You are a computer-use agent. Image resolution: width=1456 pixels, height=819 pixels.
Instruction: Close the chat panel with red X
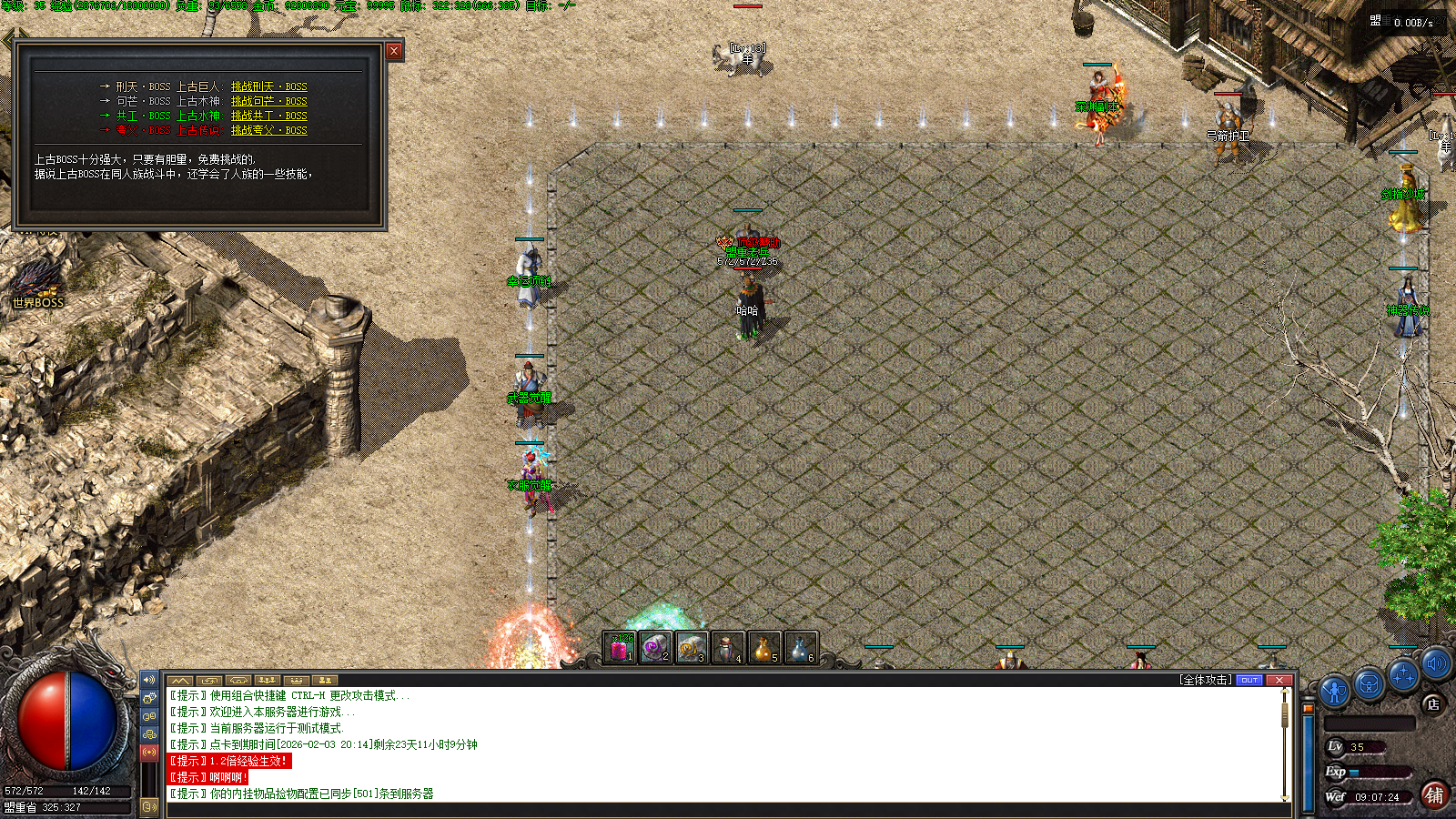pos(1279,680)
